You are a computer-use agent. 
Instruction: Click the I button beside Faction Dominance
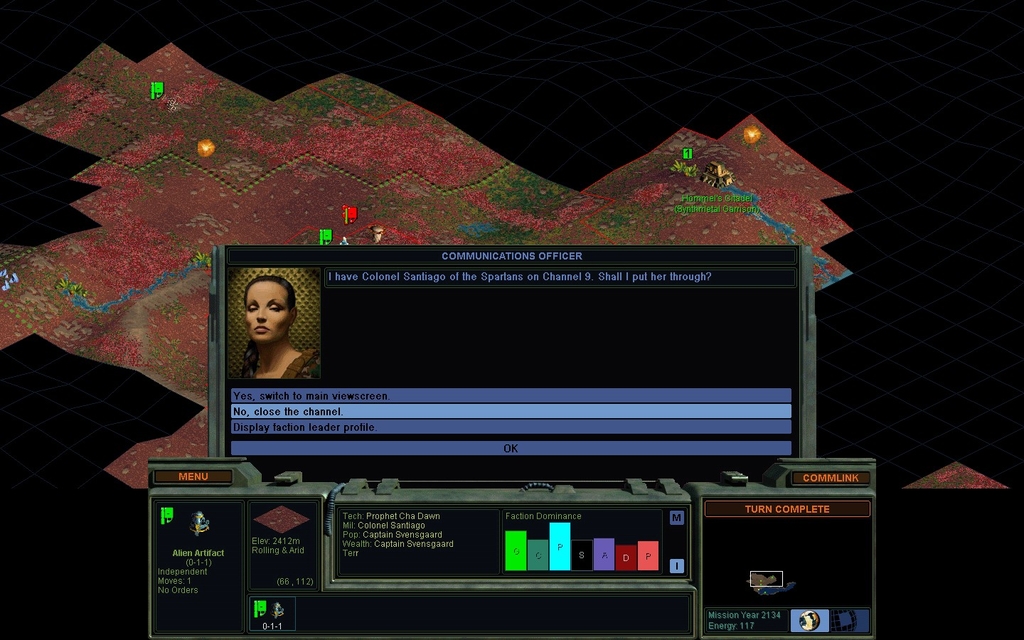coord(676,566)
